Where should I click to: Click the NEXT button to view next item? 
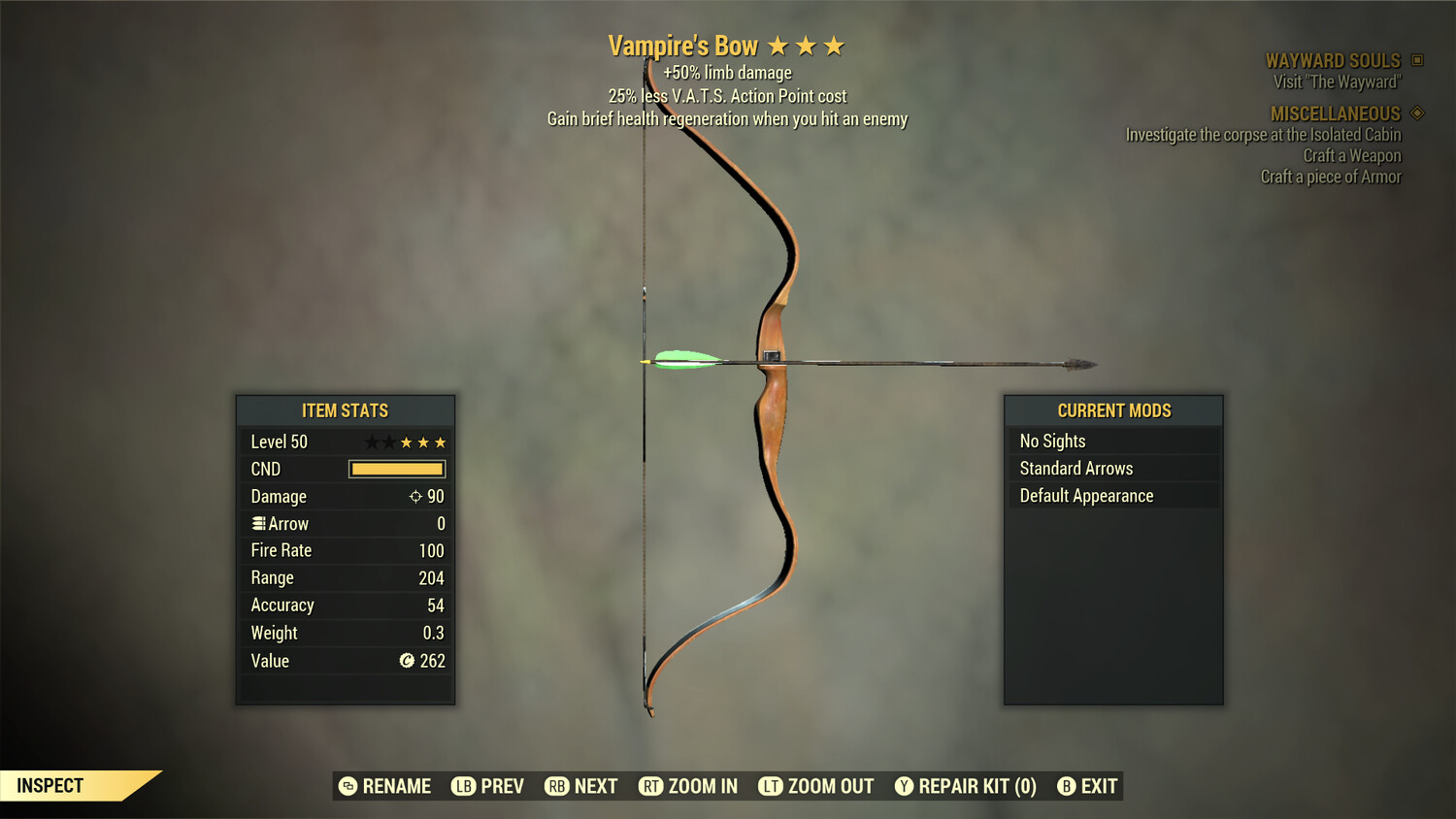[x=580, y=786]
